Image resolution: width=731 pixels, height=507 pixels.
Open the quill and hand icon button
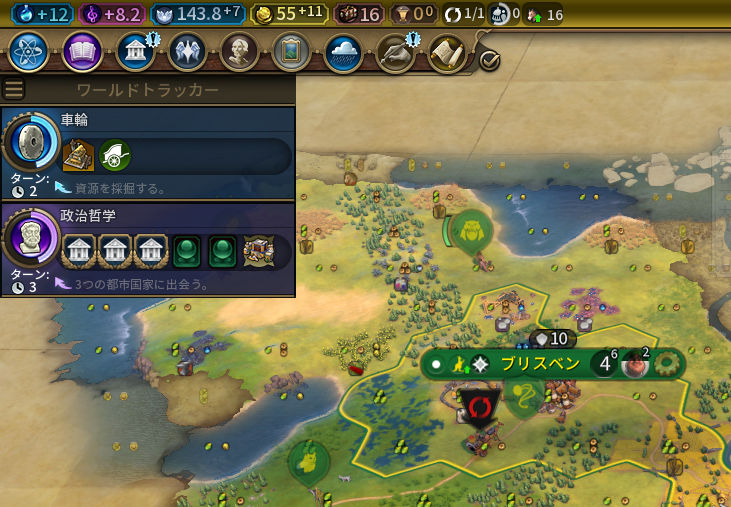(395, 51)
